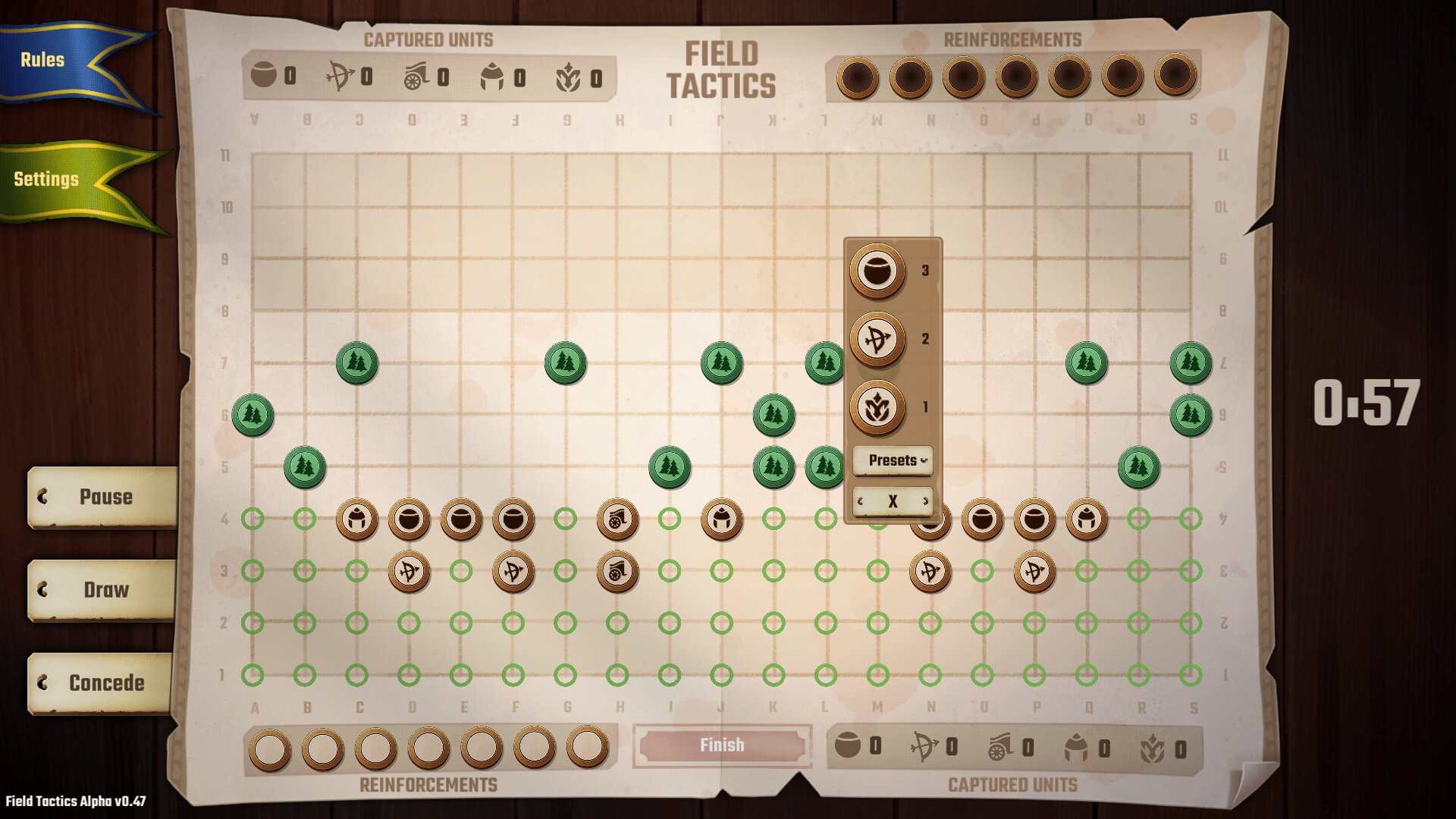Select the archer unit in the placement popup

(876, 340)
